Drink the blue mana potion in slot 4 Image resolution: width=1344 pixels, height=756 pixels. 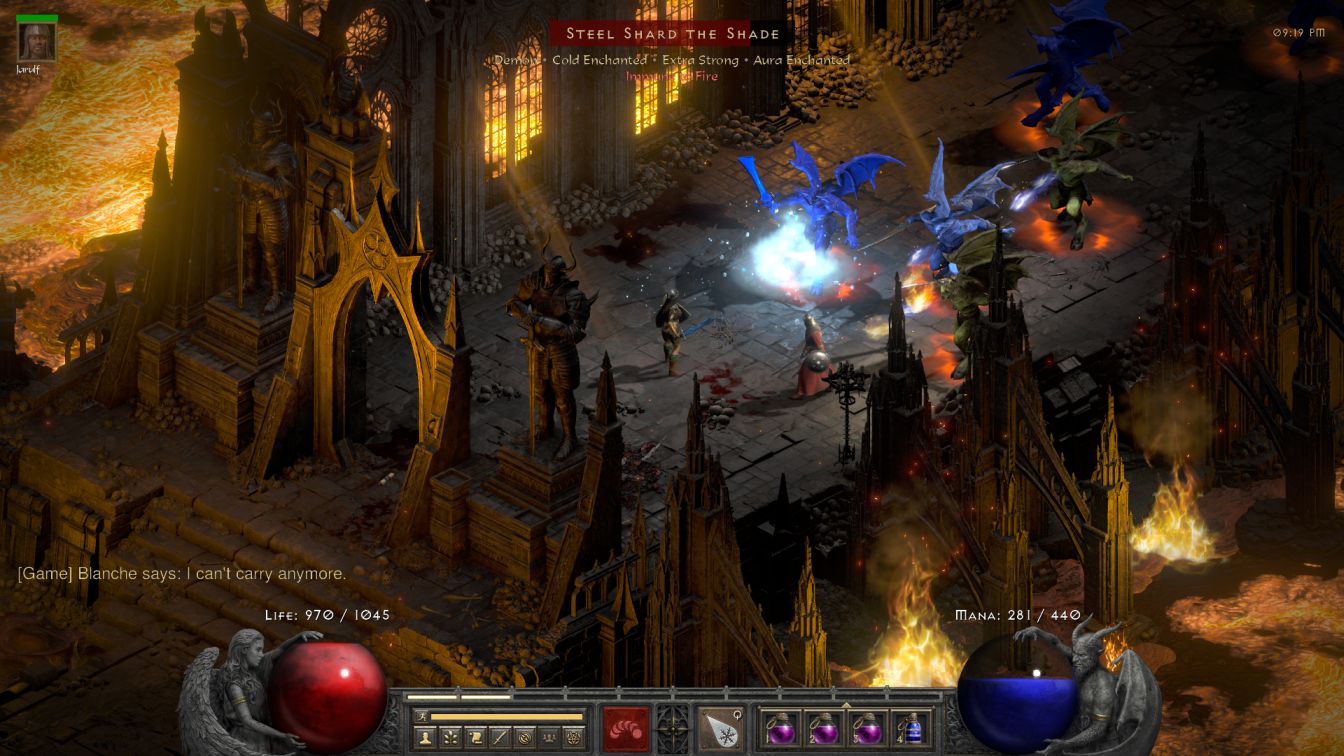pos(911,728)
